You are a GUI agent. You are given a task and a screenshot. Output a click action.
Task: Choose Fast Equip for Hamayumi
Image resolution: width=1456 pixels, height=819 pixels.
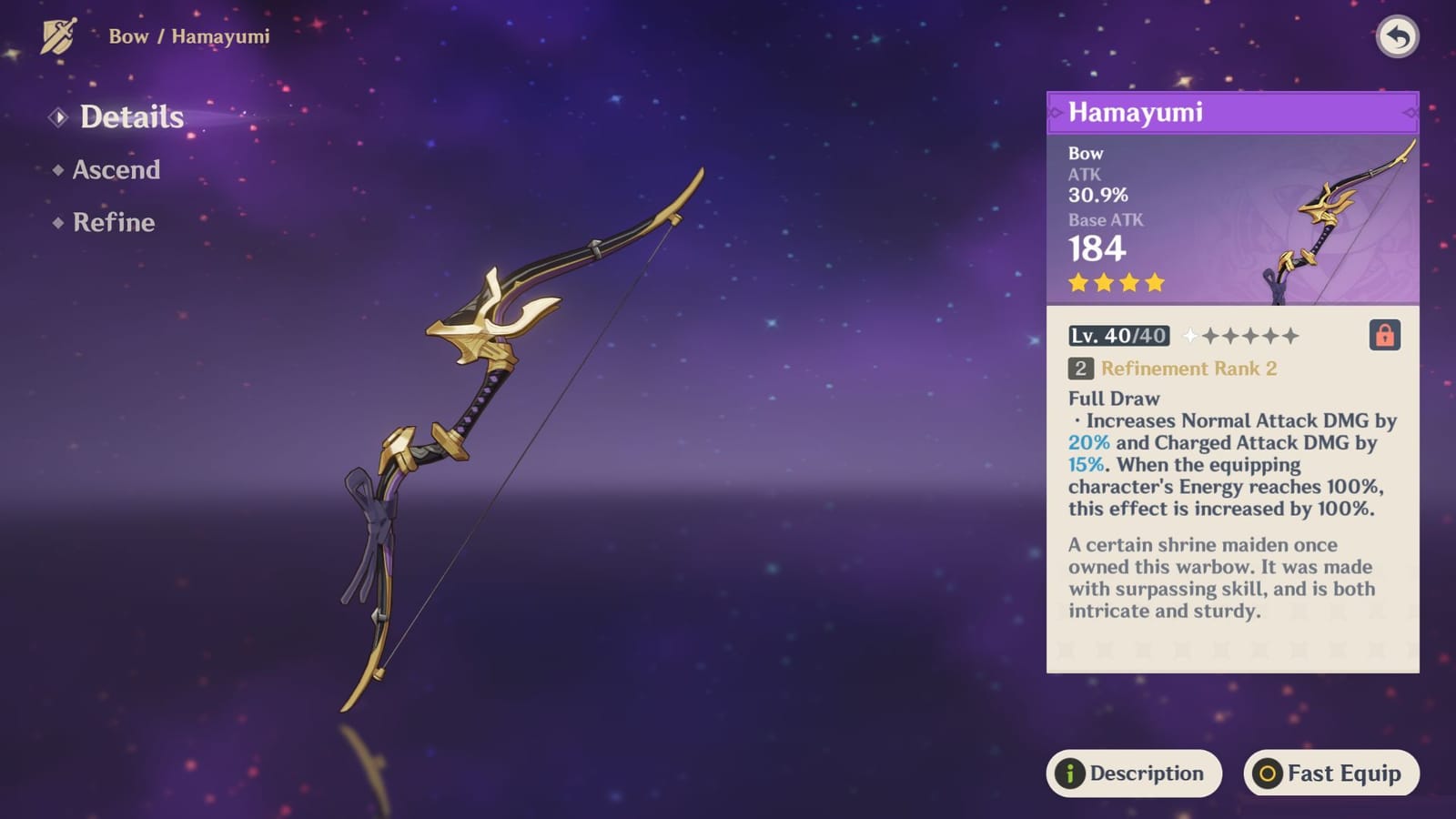click(x=1330, y=773)
